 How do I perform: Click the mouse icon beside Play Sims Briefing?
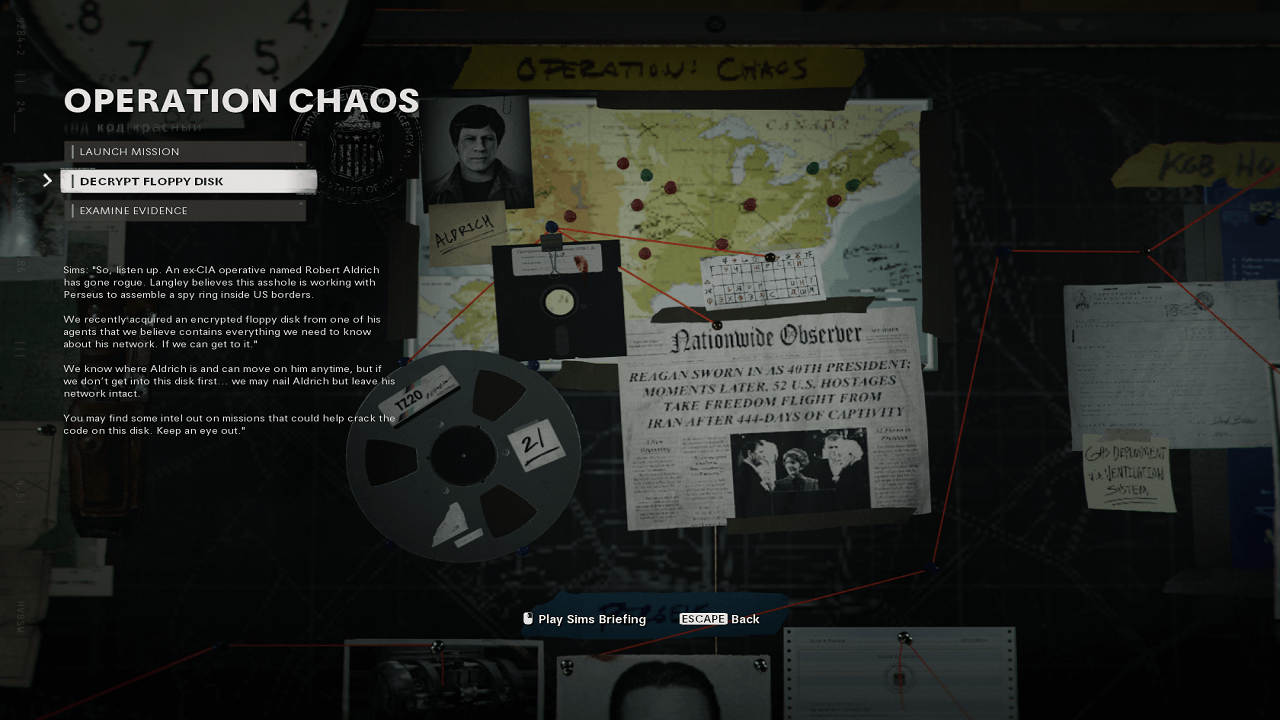click(x=527, y=619)
